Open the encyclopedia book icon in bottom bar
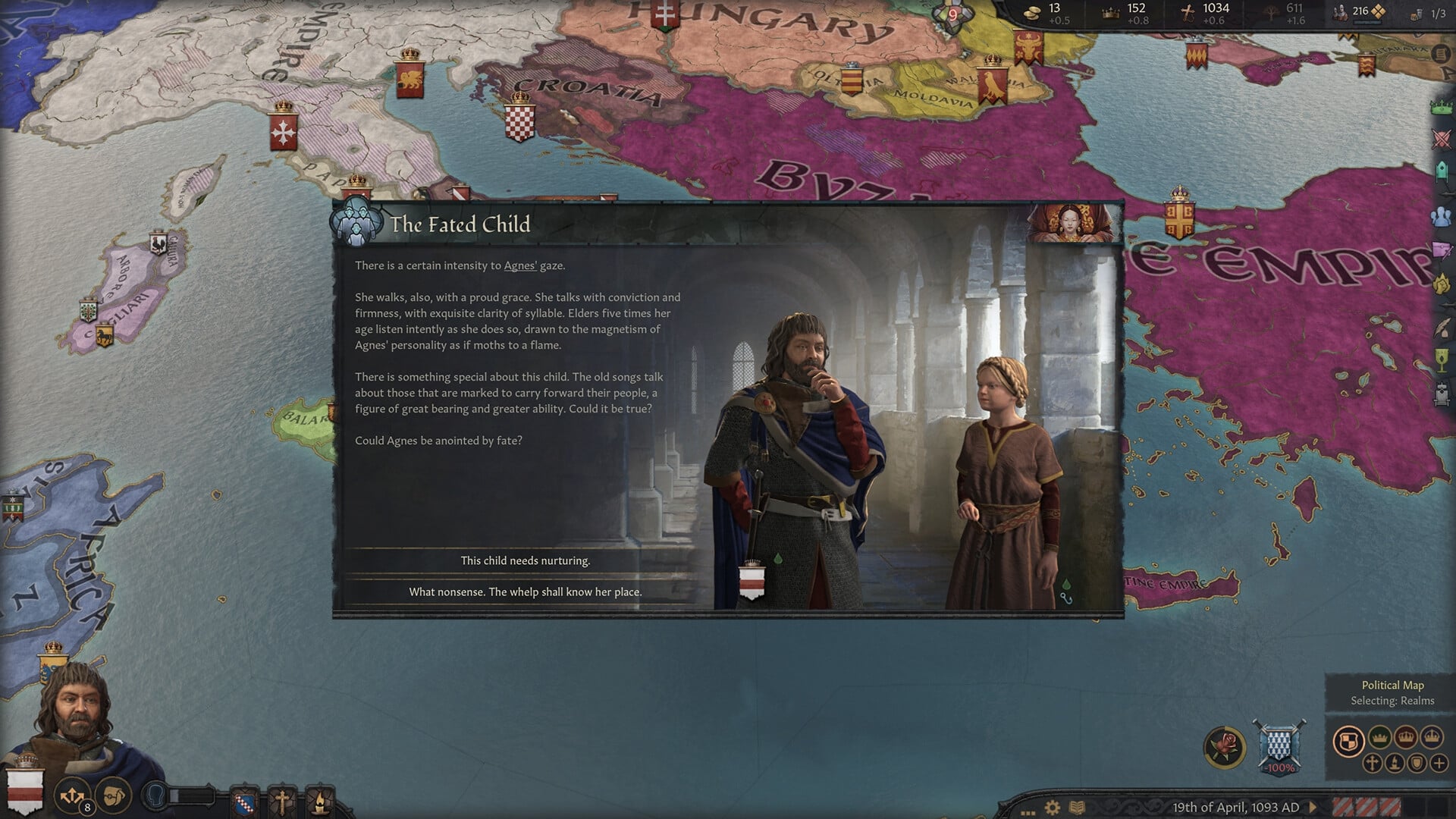Screen dimensions: 1456x819 (1076, 808)
